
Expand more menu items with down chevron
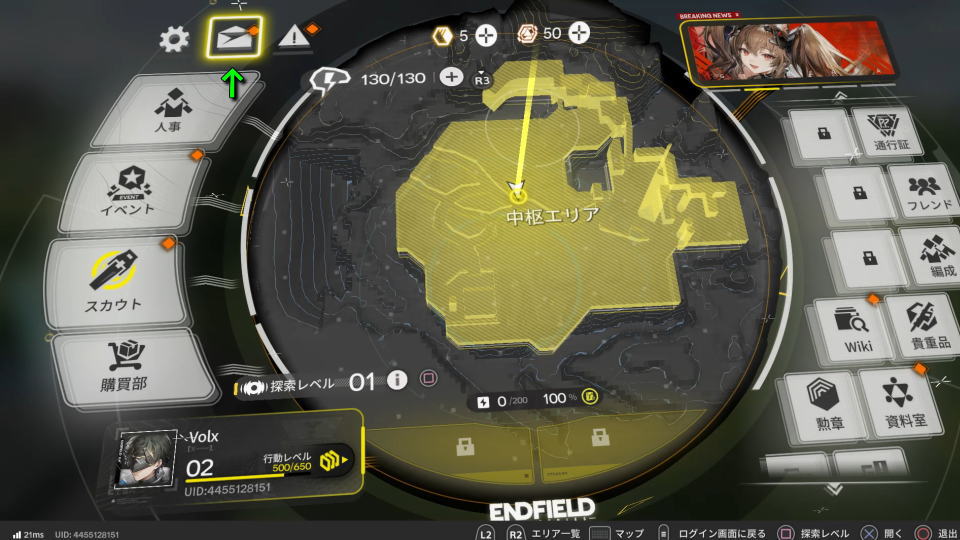pyautogui.click(x=833, y=488)
